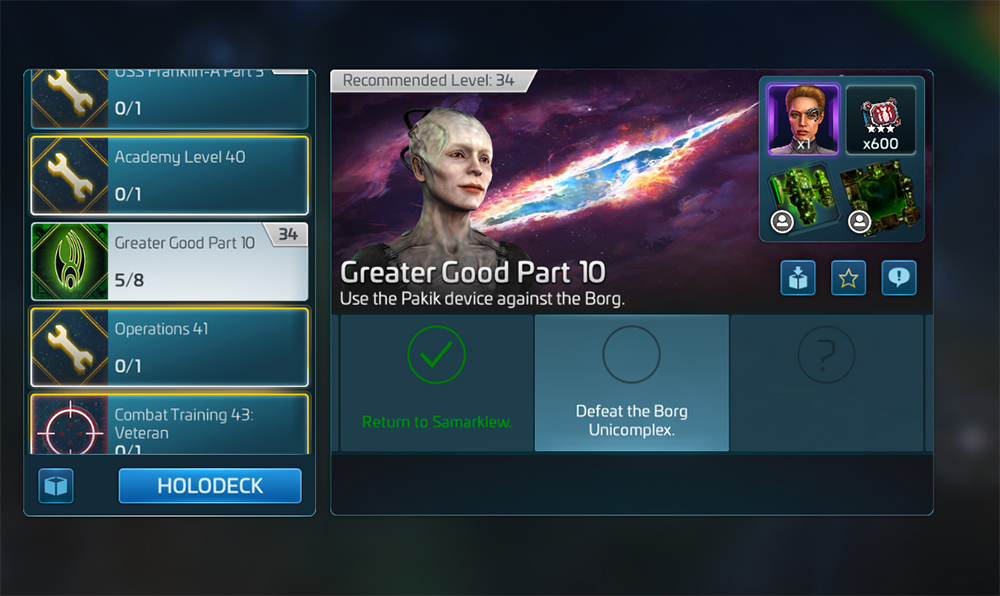This screenshot has height=596, width=1000.
Task: Select the Academy Level 40 mission
Action: (169, 175)
